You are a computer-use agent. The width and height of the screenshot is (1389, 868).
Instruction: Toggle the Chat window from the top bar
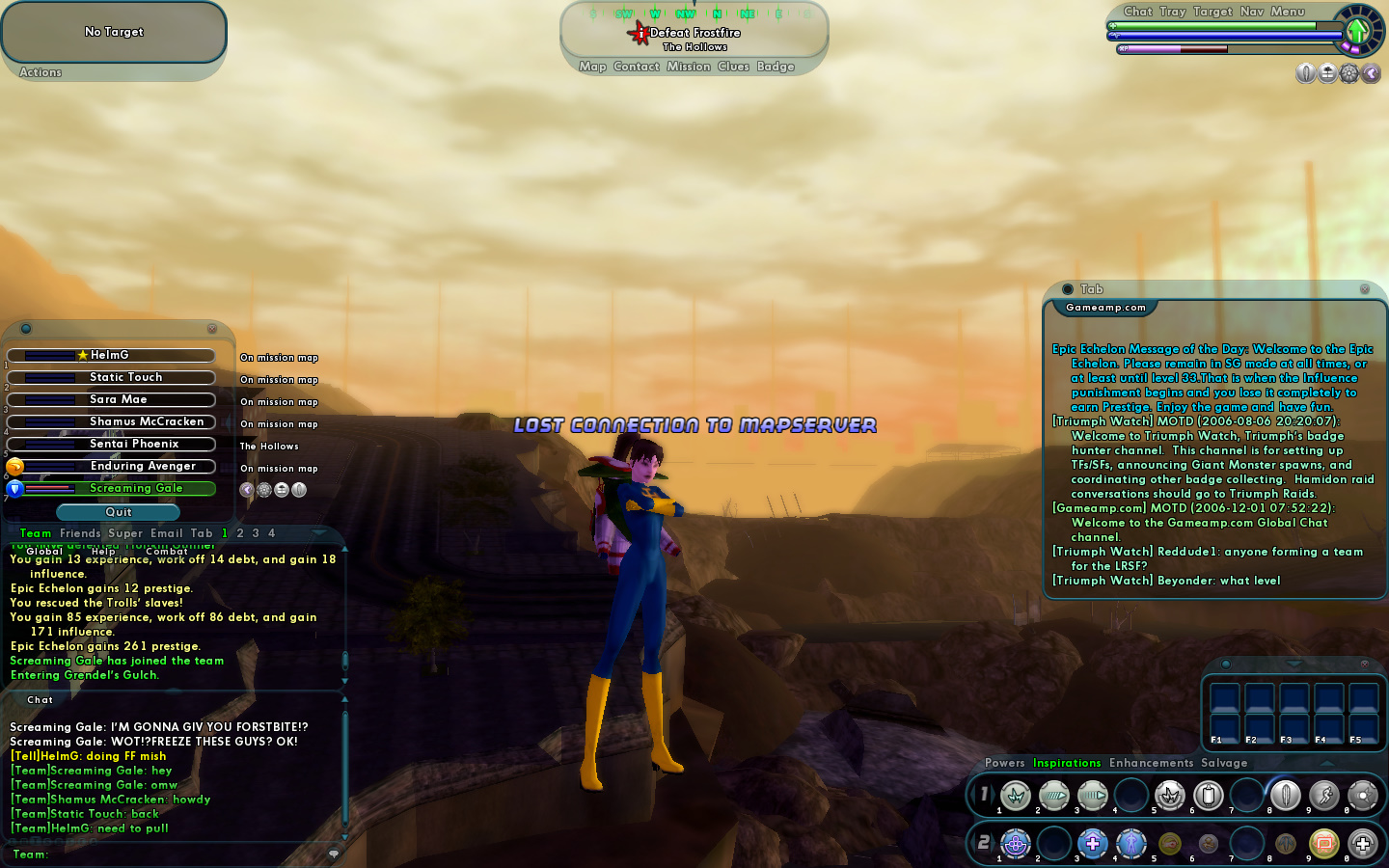click(1137, 12)
